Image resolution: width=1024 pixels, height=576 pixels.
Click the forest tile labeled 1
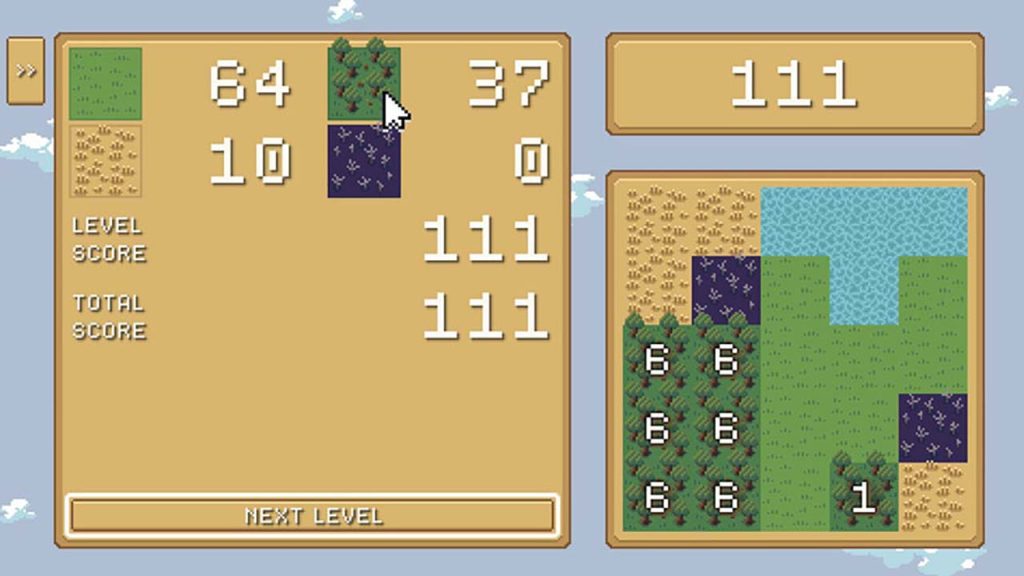(x=863, y=496)
